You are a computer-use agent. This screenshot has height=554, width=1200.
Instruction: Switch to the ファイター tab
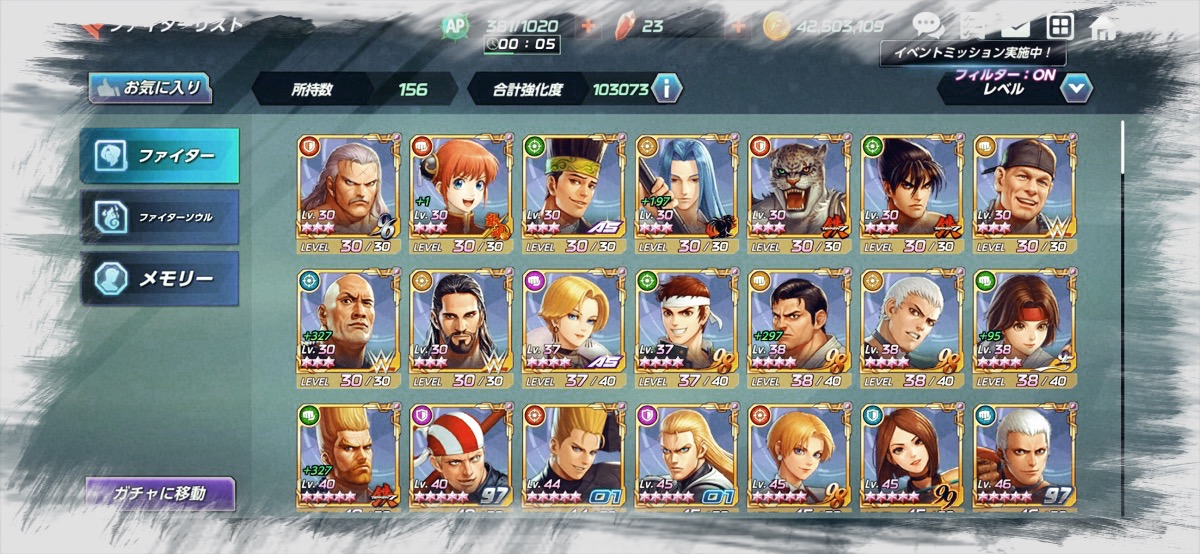click(160, 157)
